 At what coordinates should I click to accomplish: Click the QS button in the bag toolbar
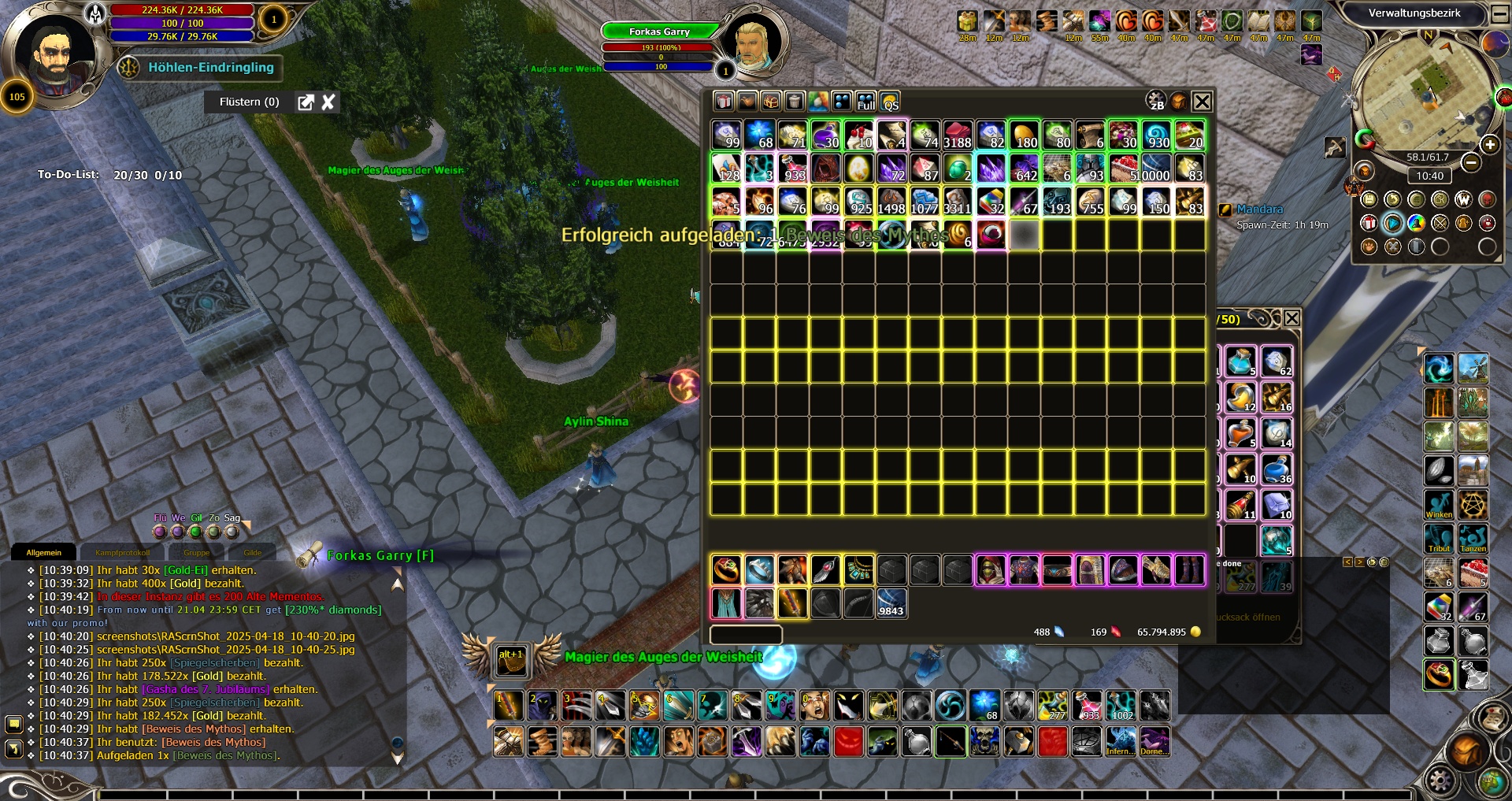coord(890,102)
